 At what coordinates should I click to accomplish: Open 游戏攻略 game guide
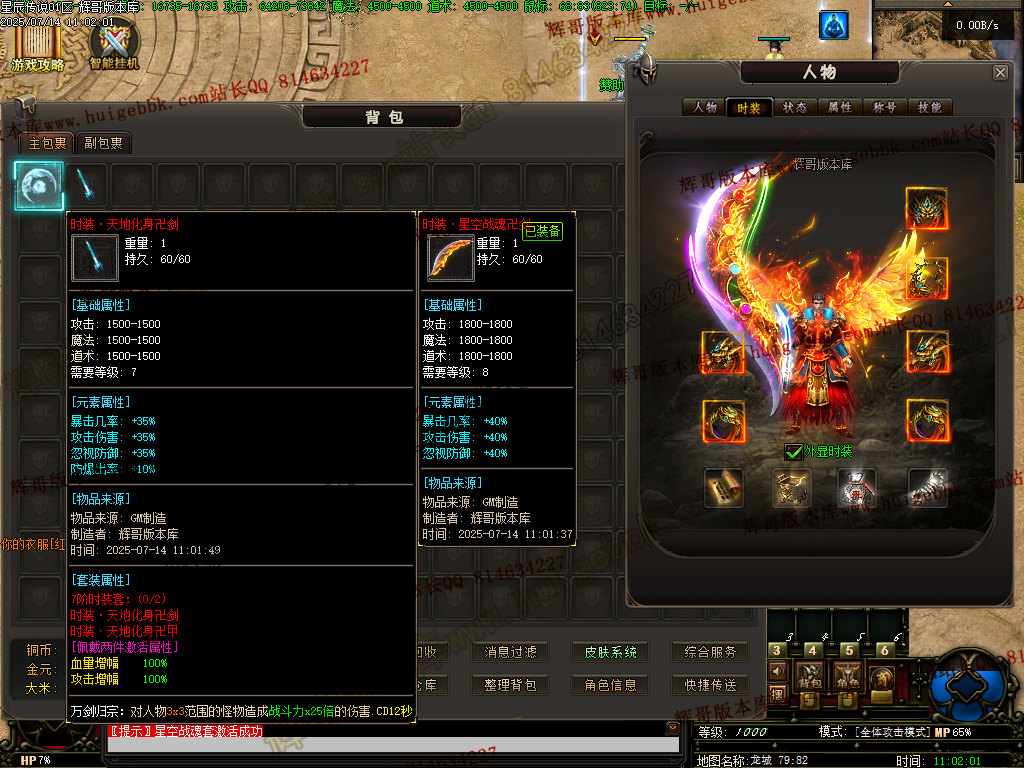pos(38,47)
